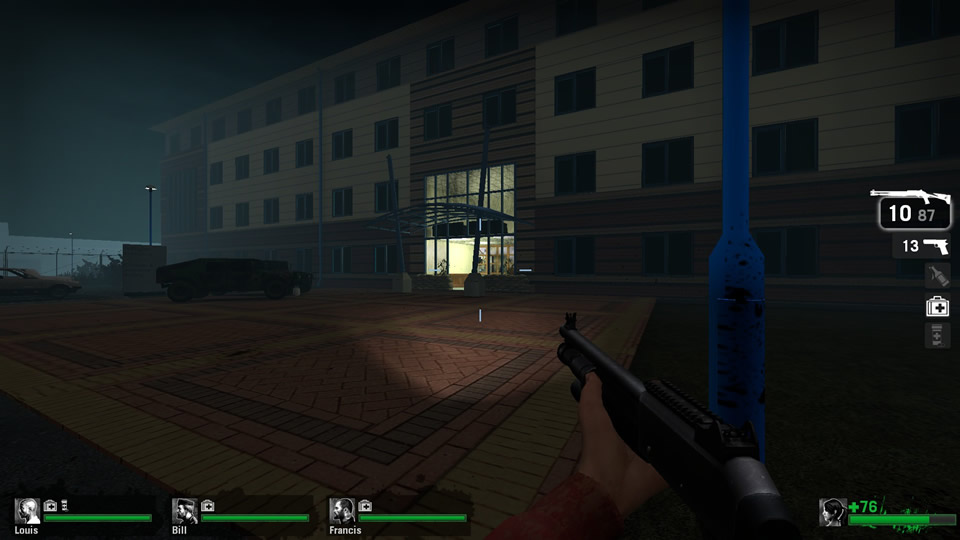The width and height of the screenshot is (960, 540).
Task: Switch to the pistol sidearm slot
Action: 922,246
